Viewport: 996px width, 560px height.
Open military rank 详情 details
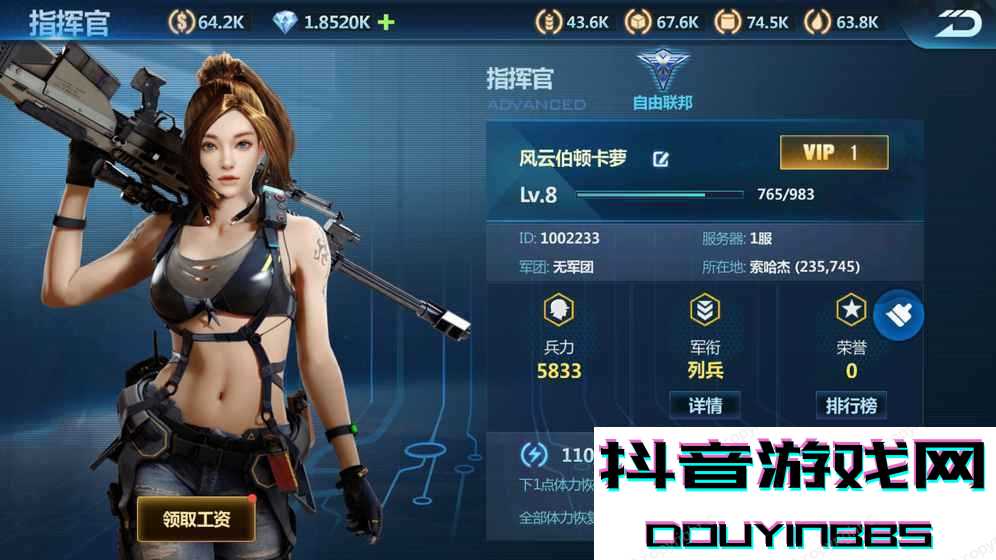pos(705,405)
